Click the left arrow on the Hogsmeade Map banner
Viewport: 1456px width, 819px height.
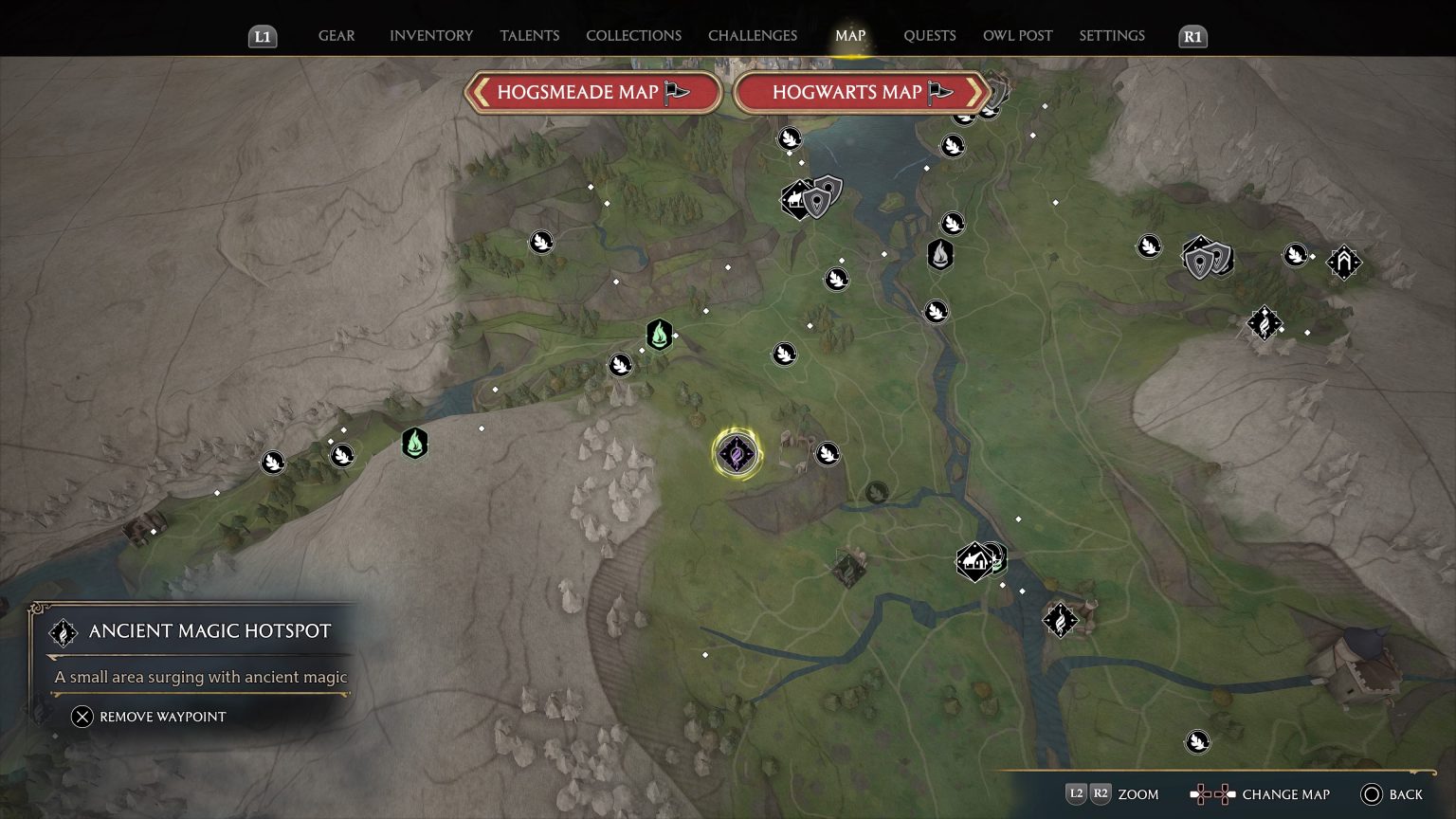pos(479,92)
